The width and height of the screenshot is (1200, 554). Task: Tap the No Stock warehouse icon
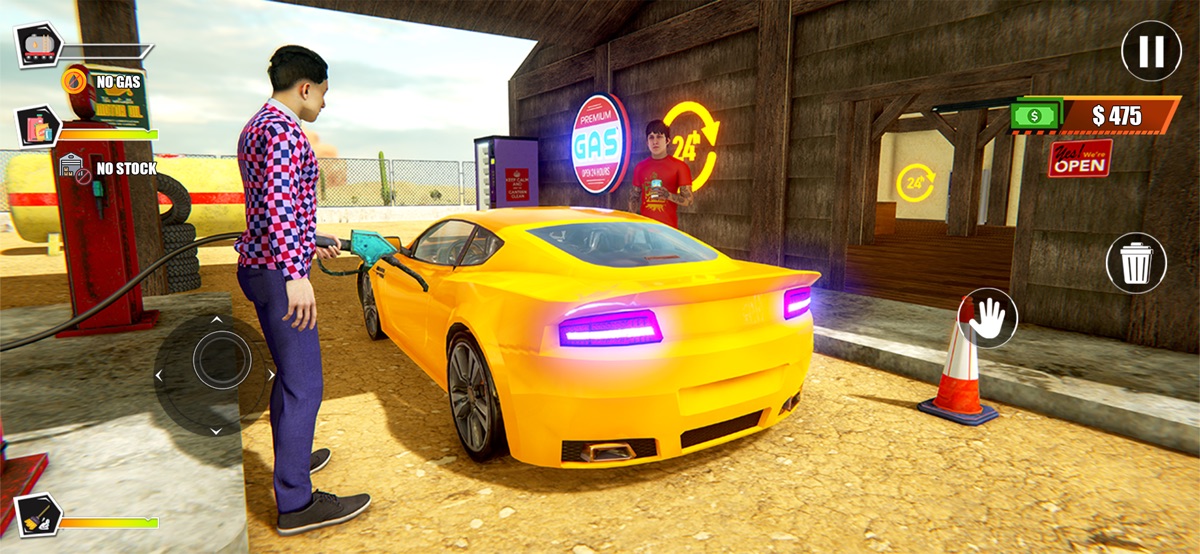click(x=72, y=168)
